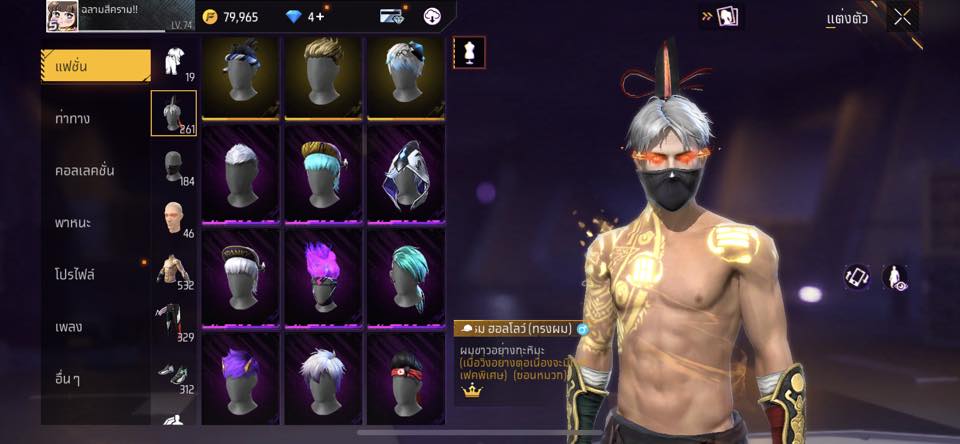Select the top clothing category showing 532
This screenshot has width=960, height=444.
(x=174, y=270)
